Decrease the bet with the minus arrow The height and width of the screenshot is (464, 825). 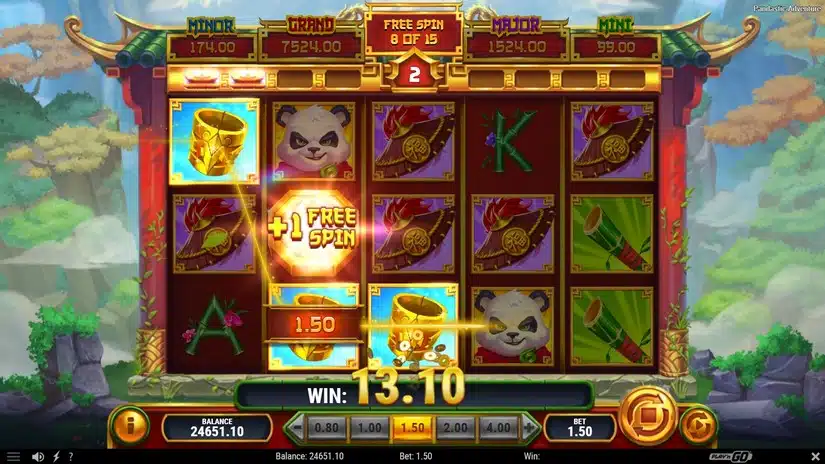coord(295,428)
